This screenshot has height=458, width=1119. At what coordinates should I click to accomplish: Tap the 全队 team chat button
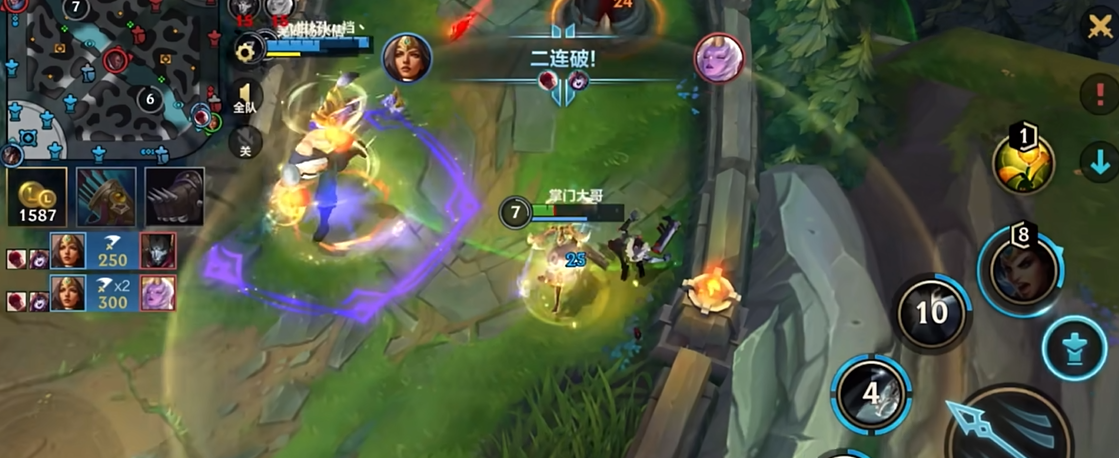click(246, 98)
